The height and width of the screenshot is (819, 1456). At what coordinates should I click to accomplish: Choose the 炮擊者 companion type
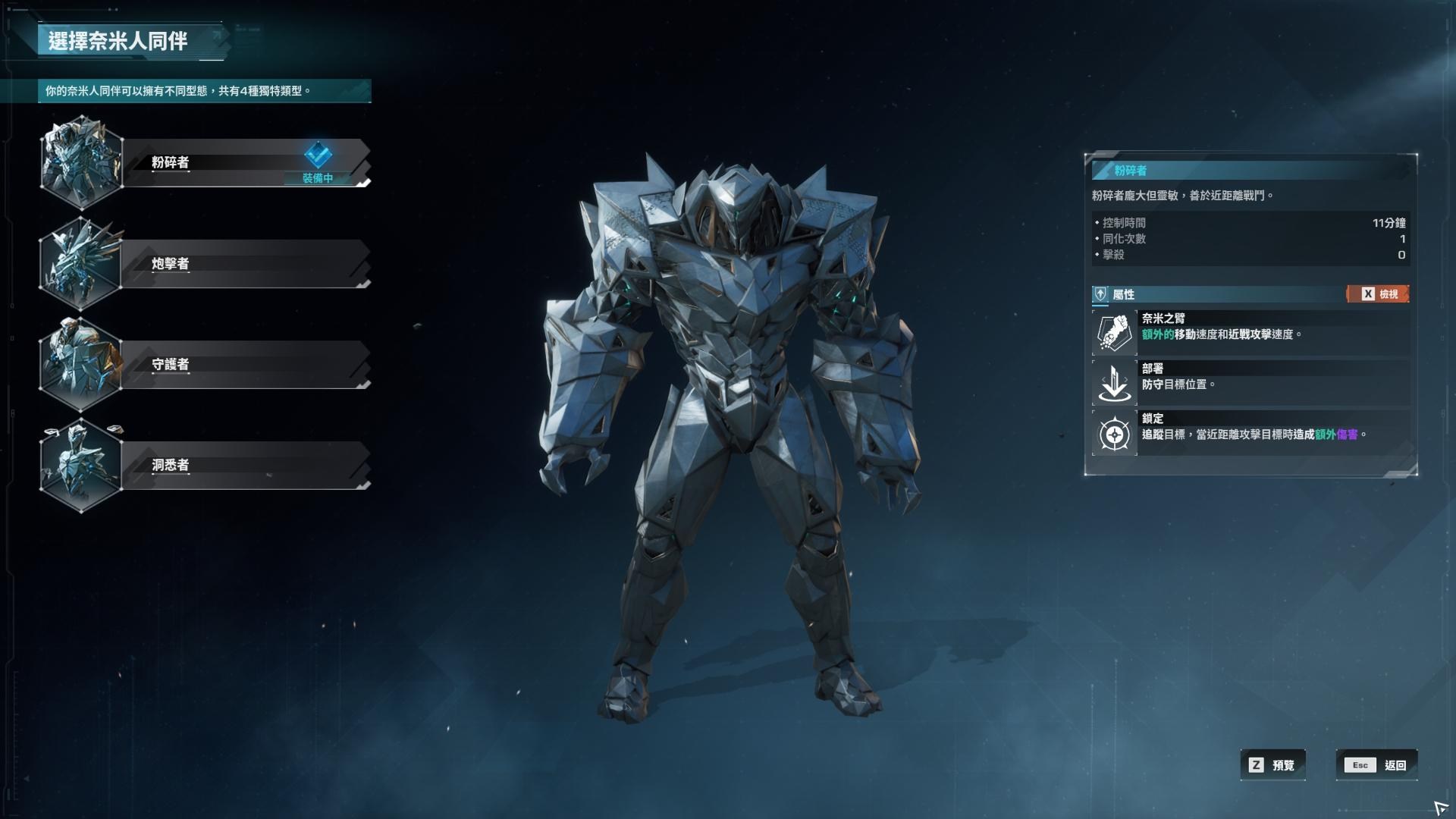(243, 263)
